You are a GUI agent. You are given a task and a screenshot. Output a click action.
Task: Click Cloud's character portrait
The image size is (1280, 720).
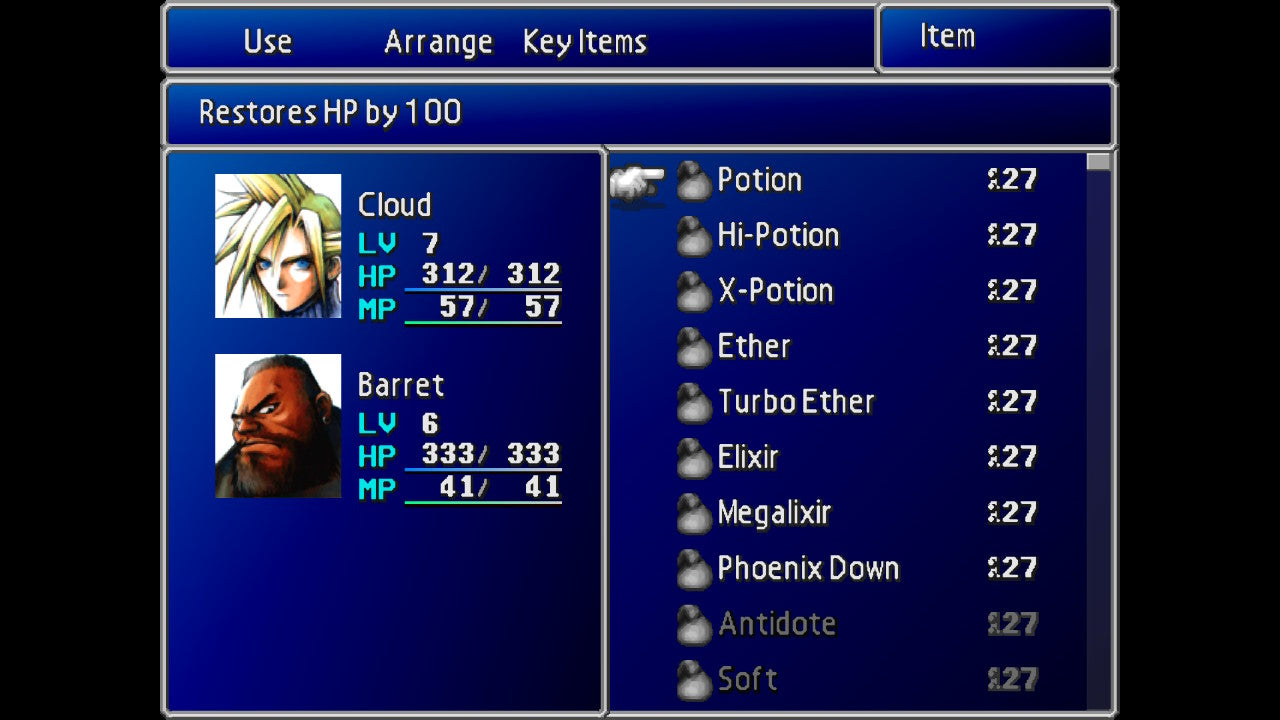(x=277, y=243)
